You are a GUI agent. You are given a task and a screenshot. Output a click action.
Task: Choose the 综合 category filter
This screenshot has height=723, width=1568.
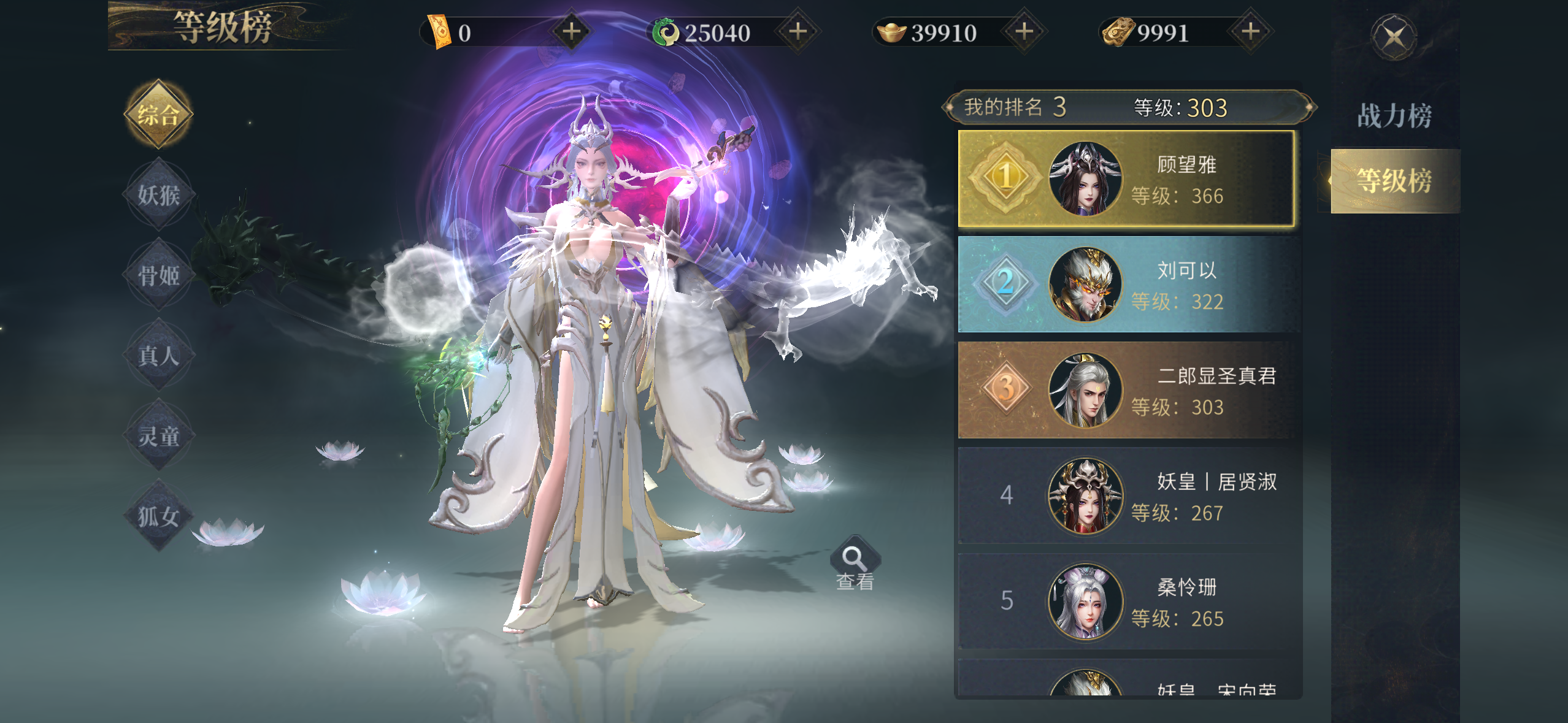pyautogui.click(x=158, y=115)
